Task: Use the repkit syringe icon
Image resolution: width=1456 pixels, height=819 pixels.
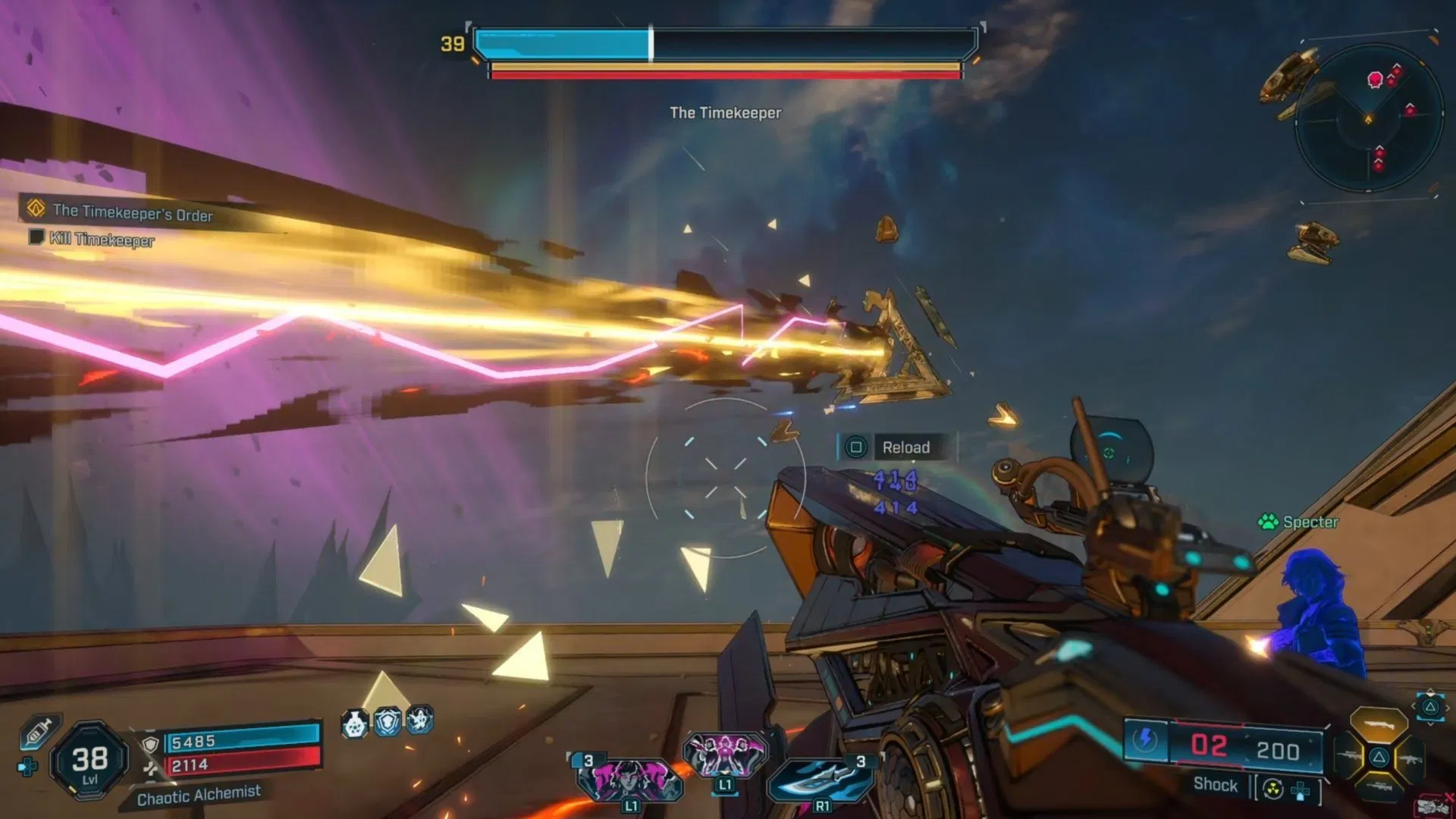Action: point(36,733)
